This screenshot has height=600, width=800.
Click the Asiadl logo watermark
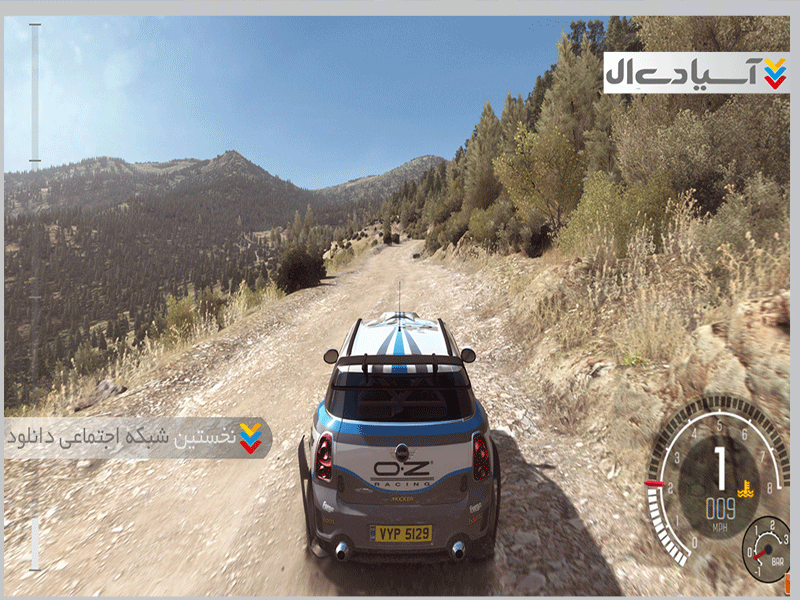tap(695, 72)
